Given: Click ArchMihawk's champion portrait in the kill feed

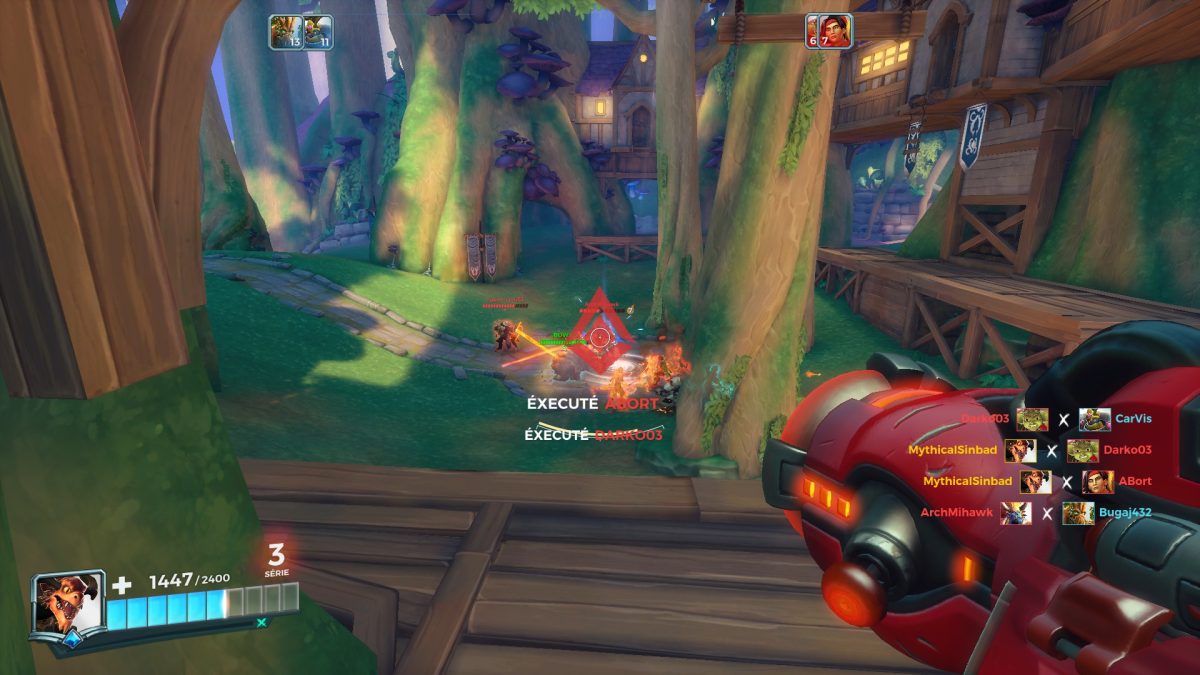Looking at the screenshot, I should pos(1015,513).
